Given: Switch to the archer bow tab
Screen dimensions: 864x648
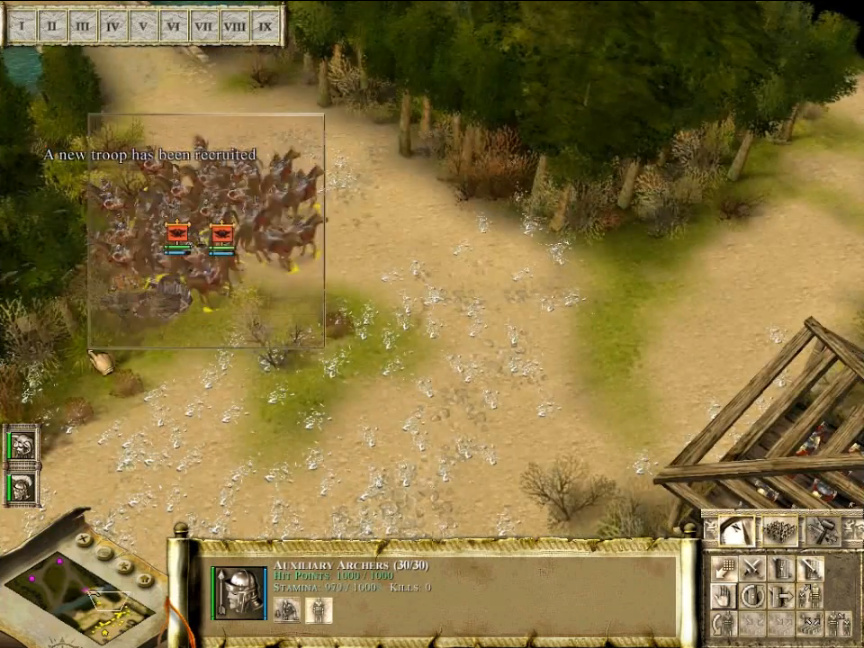Looking at the screenshot, I should 736,531.
